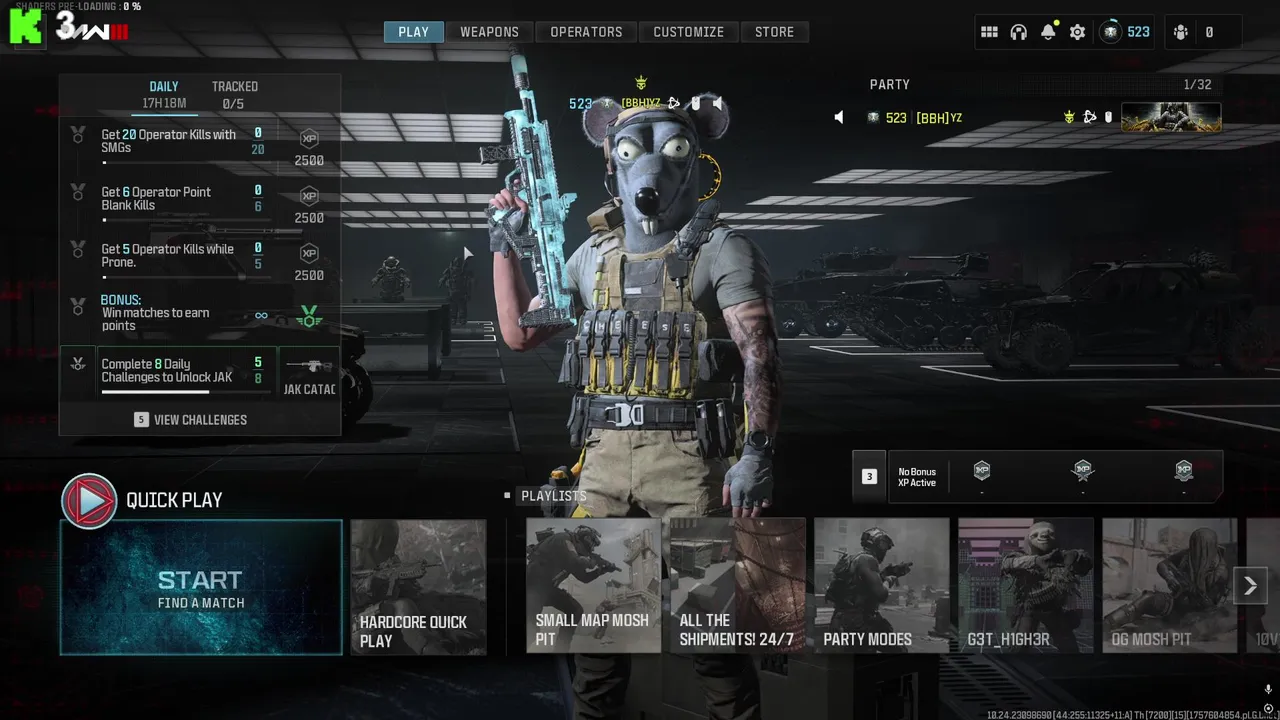
Task: Show more playlists with the right arrow
Action: coord(1250,586)
